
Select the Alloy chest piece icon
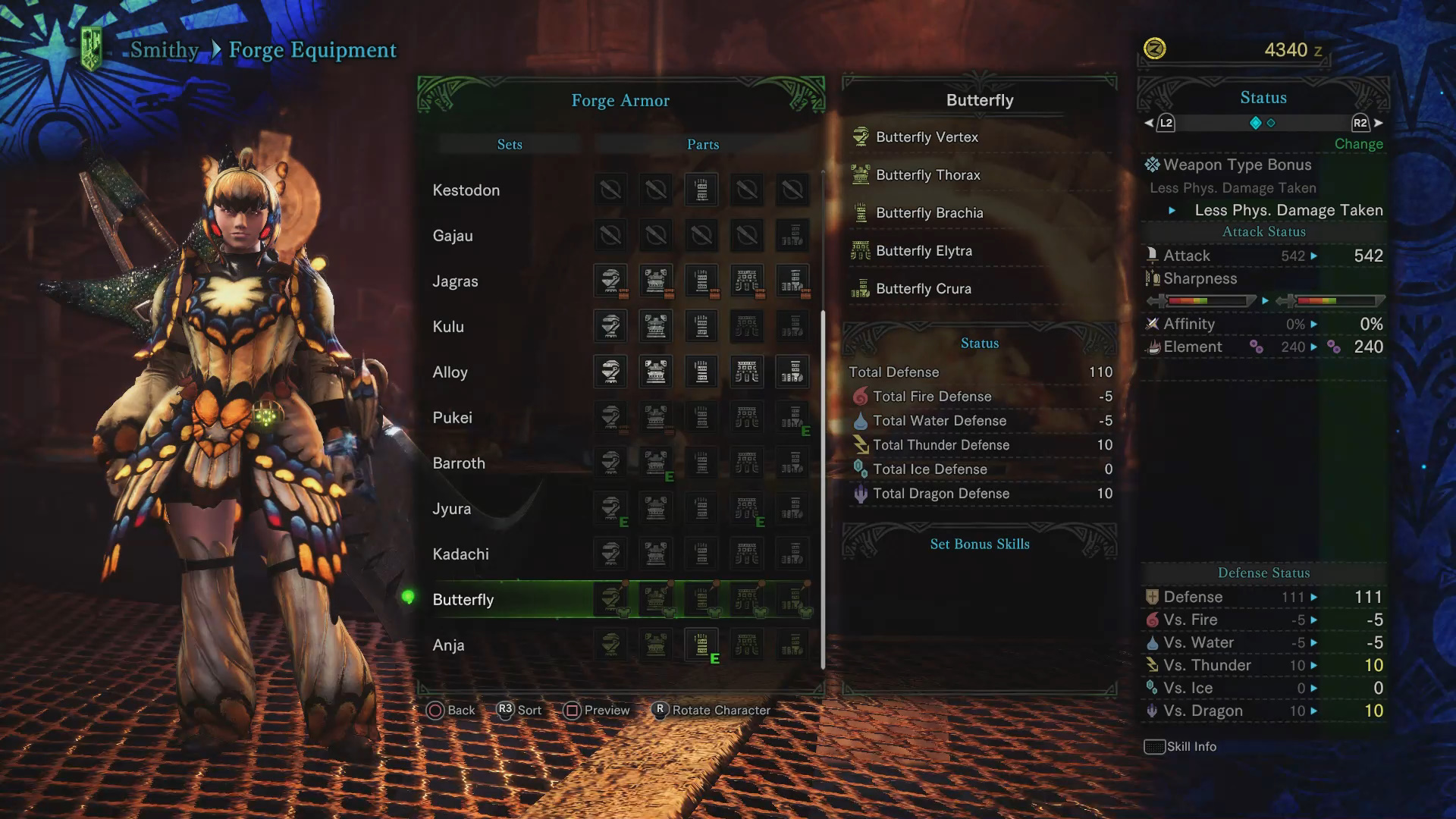(x=655, y=372)
